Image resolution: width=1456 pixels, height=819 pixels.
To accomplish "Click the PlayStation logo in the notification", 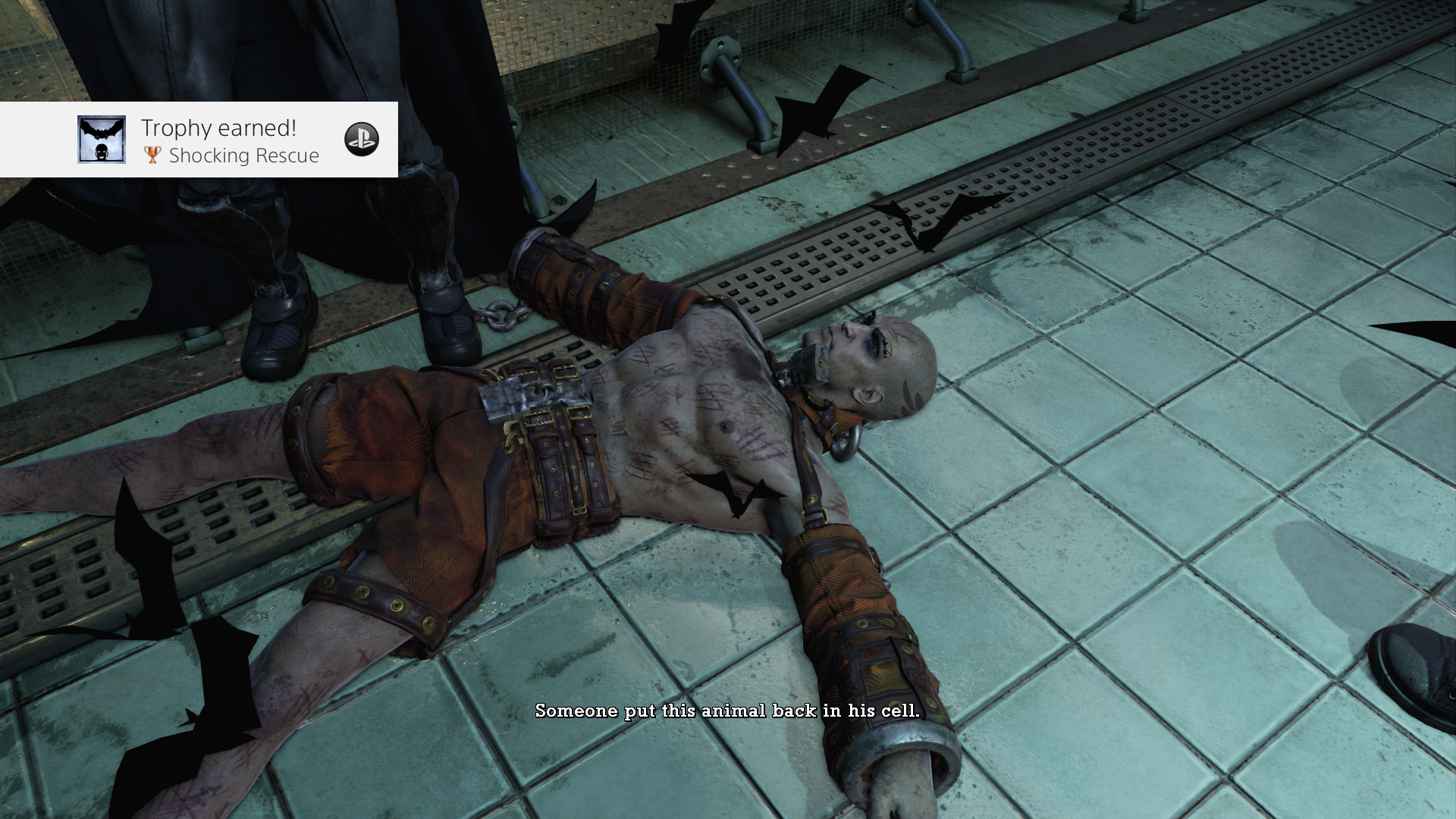I will point(362,140).
